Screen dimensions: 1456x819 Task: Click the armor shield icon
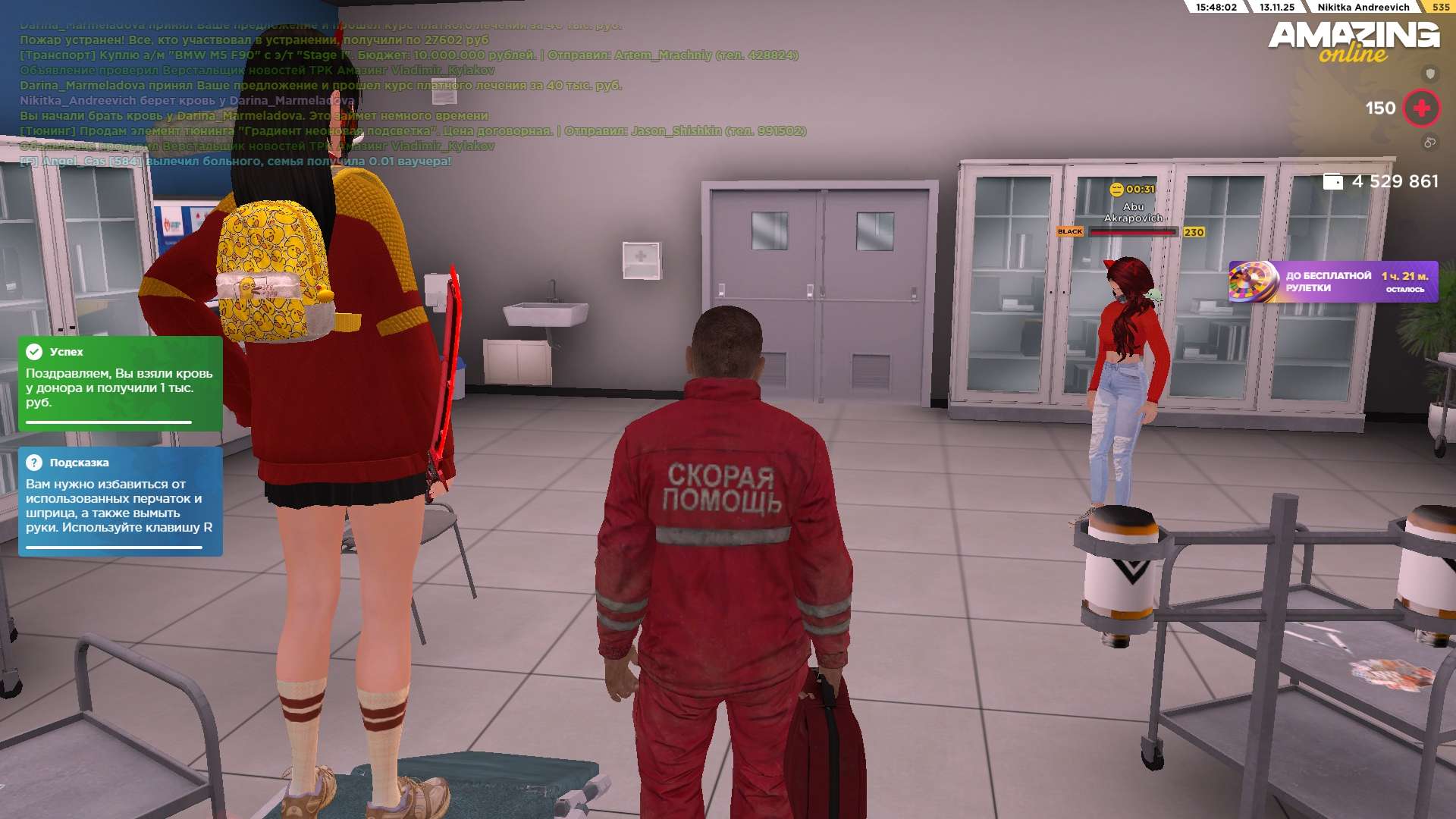point(1430,74)
